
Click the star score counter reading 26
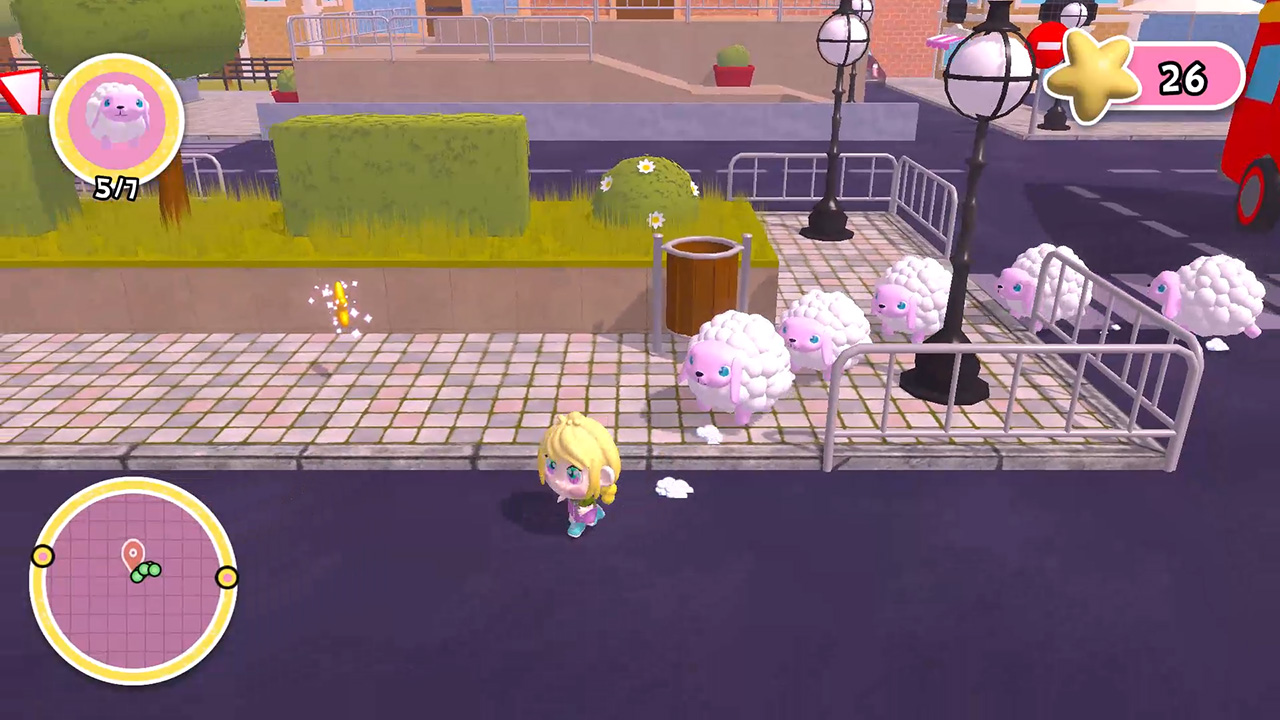1183,77
